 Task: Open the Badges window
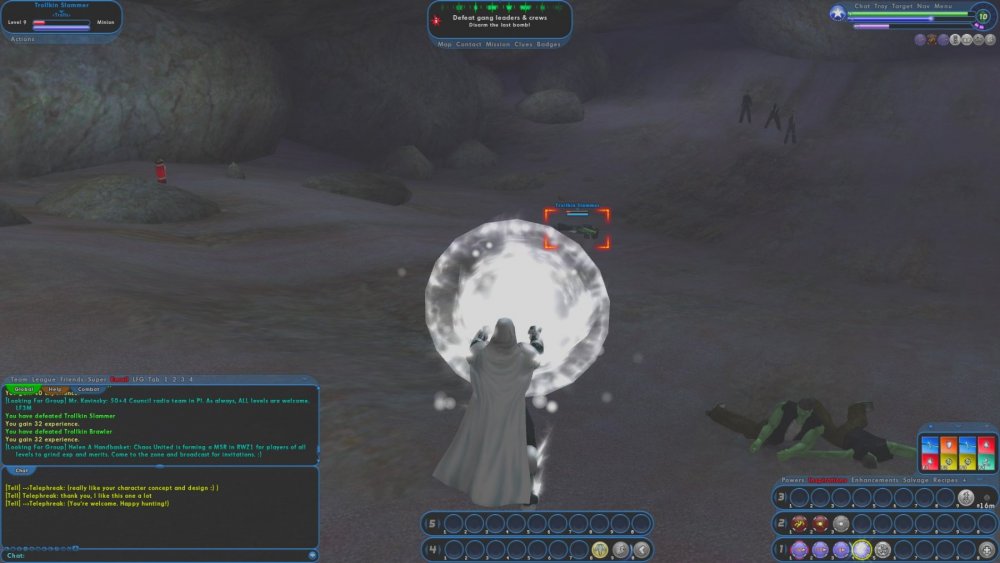549,44
